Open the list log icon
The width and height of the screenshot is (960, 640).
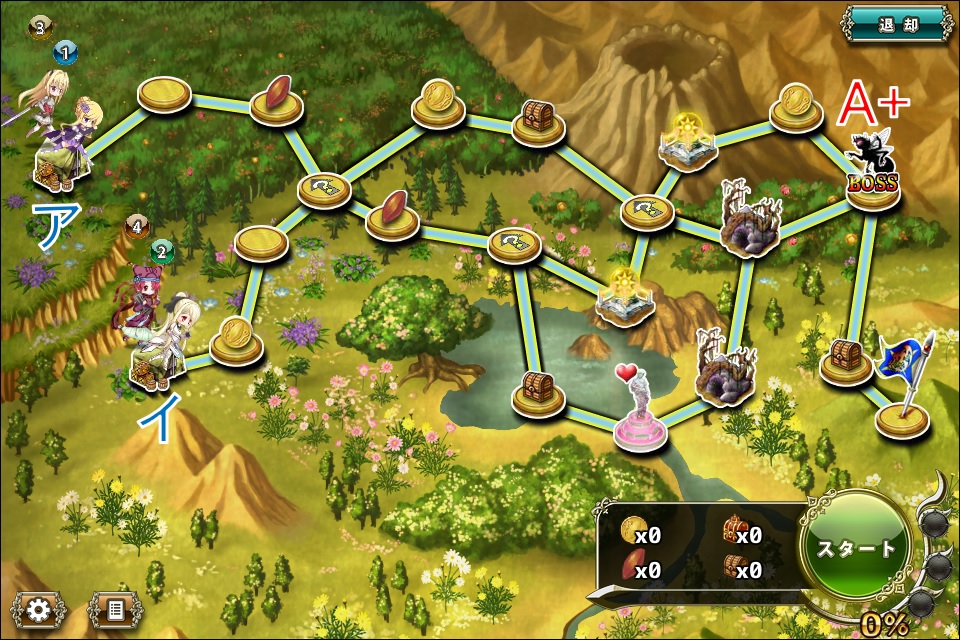click(116, 608)
